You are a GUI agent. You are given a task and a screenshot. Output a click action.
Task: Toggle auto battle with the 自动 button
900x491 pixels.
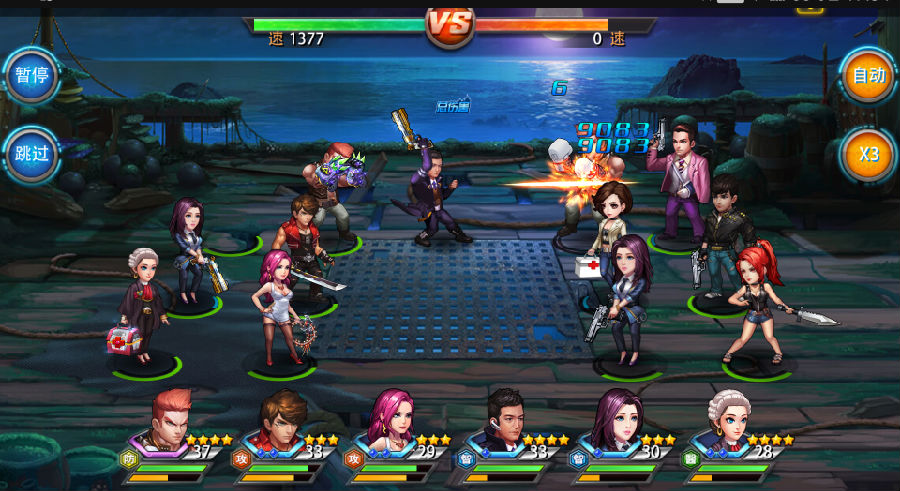[868, 76]
